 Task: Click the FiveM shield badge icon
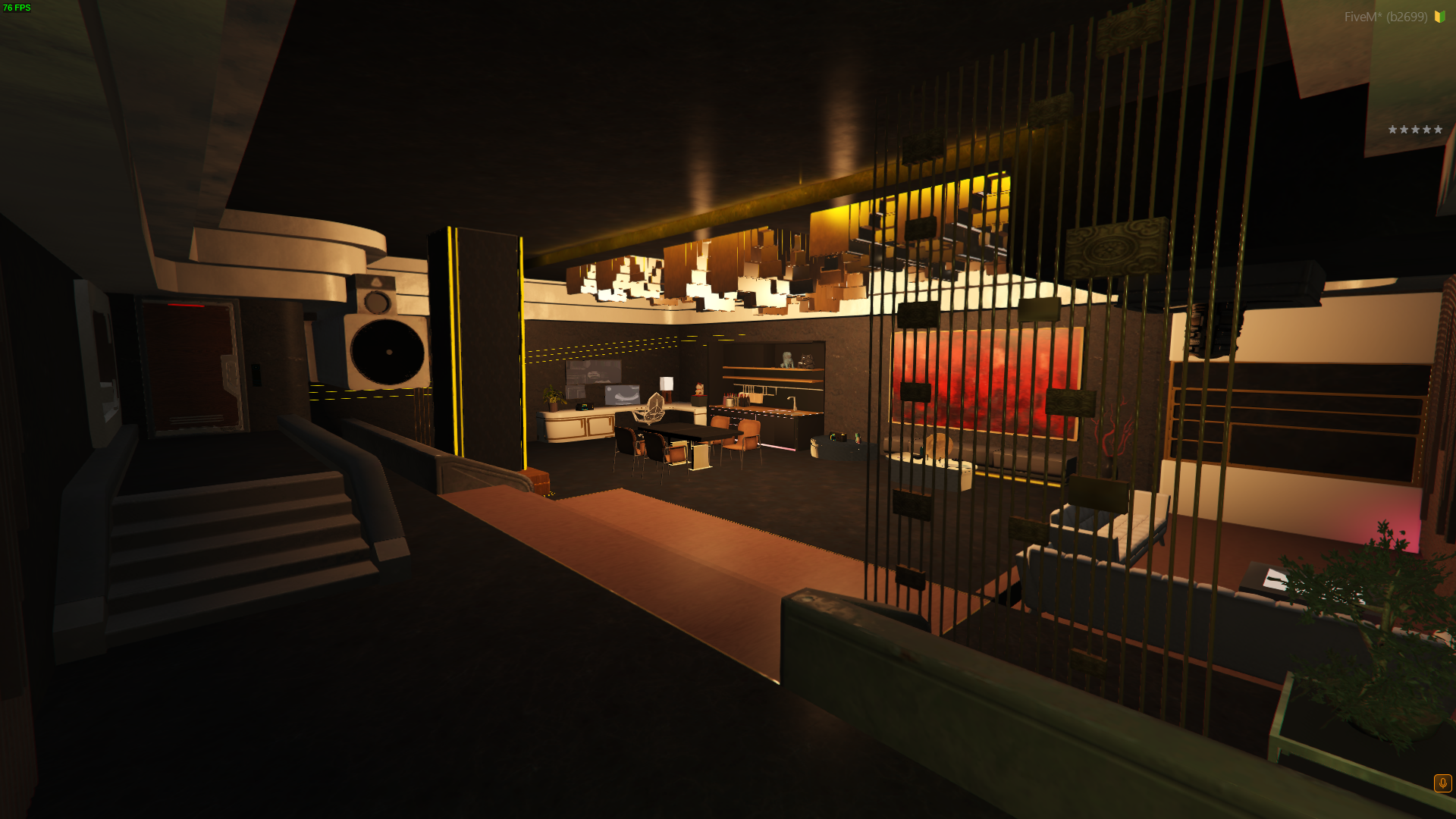(x=1439, y=17)
